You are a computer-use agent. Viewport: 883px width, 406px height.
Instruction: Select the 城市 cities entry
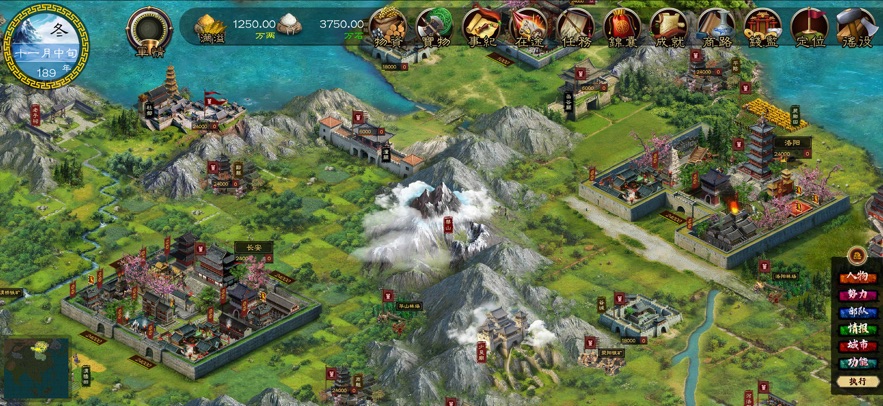coord(857,346)
